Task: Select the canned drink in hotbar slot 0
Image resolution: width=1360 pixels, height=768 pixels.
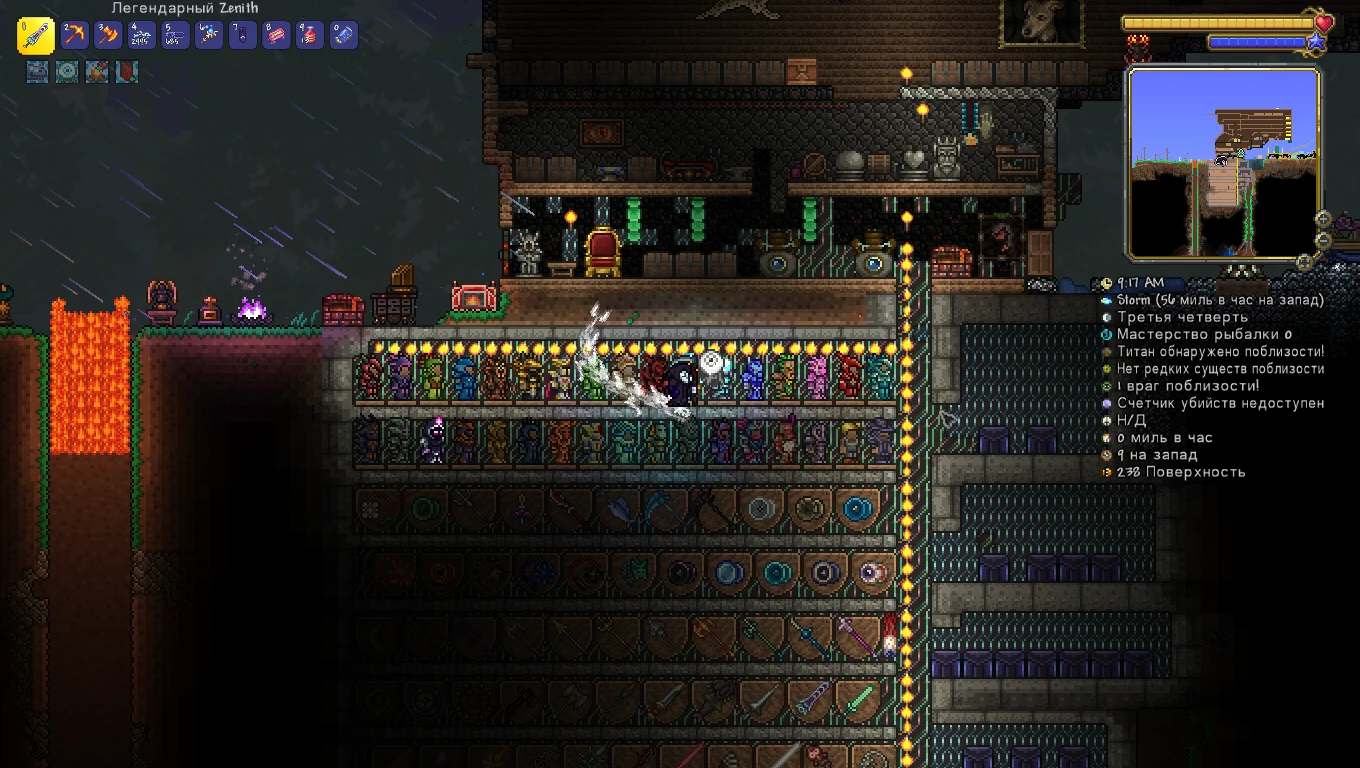Action: point(343,34)
